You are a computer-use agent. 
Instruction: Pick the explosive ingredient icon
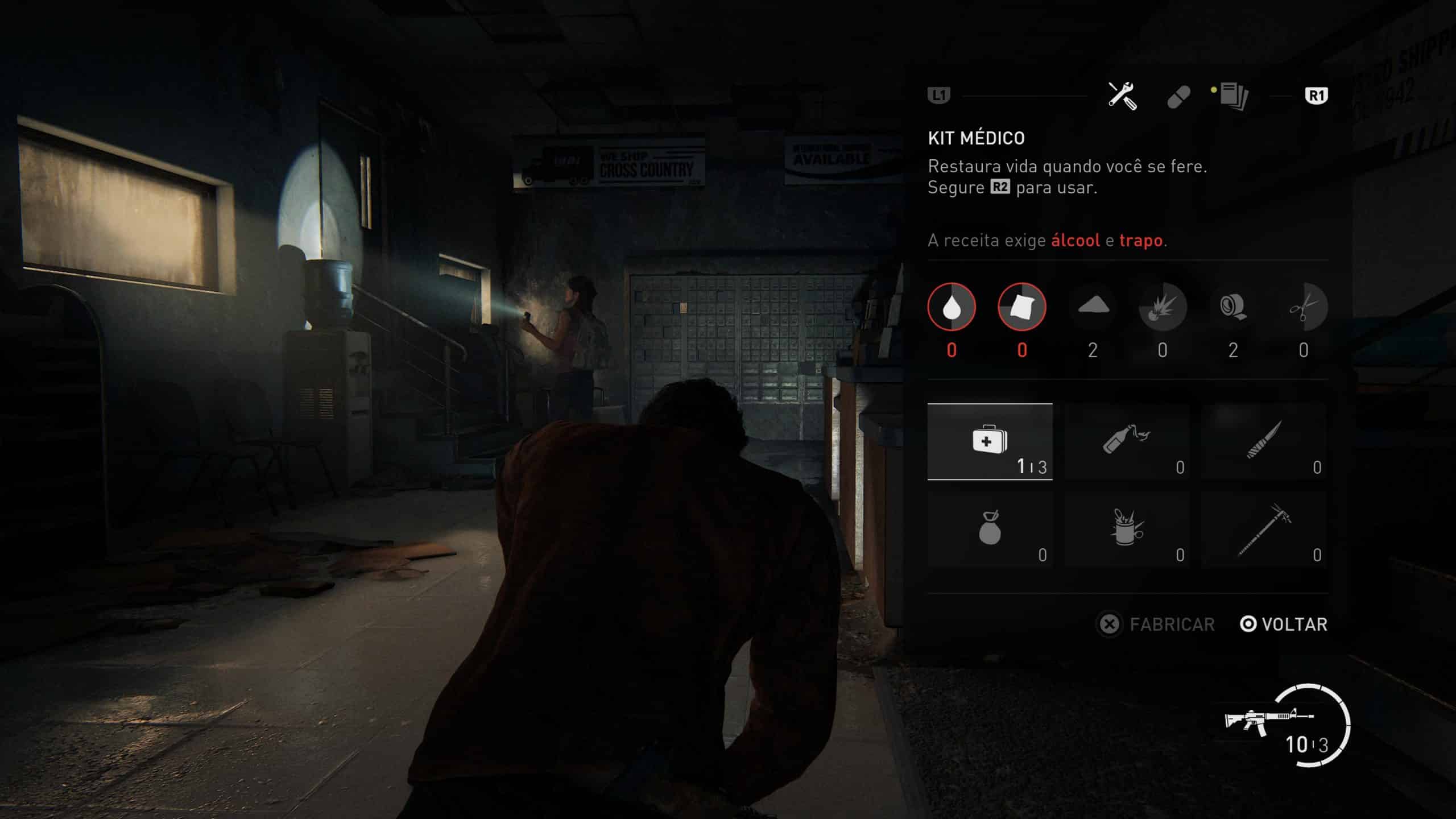[1163, 307]
